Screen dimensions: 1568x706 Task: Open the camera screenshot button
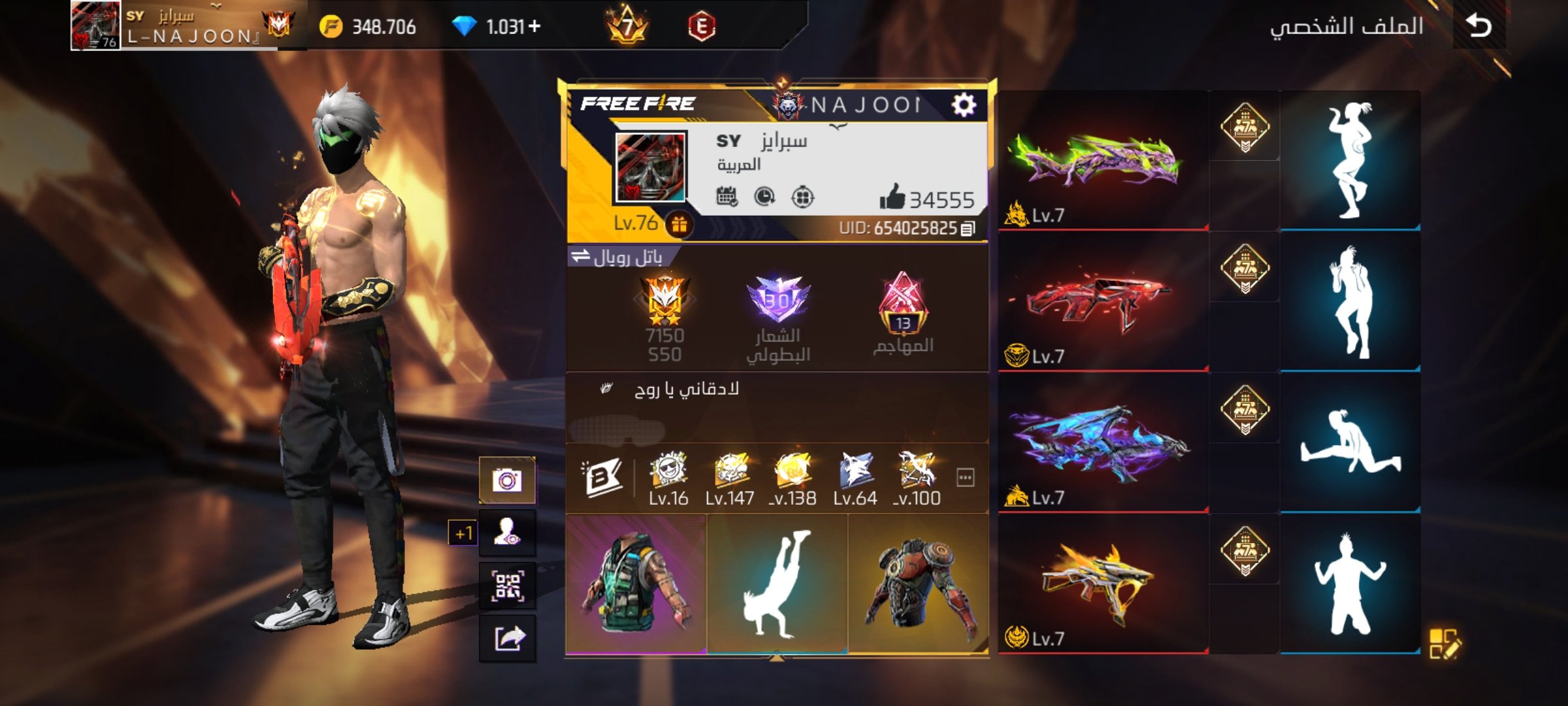coord(508,480)
